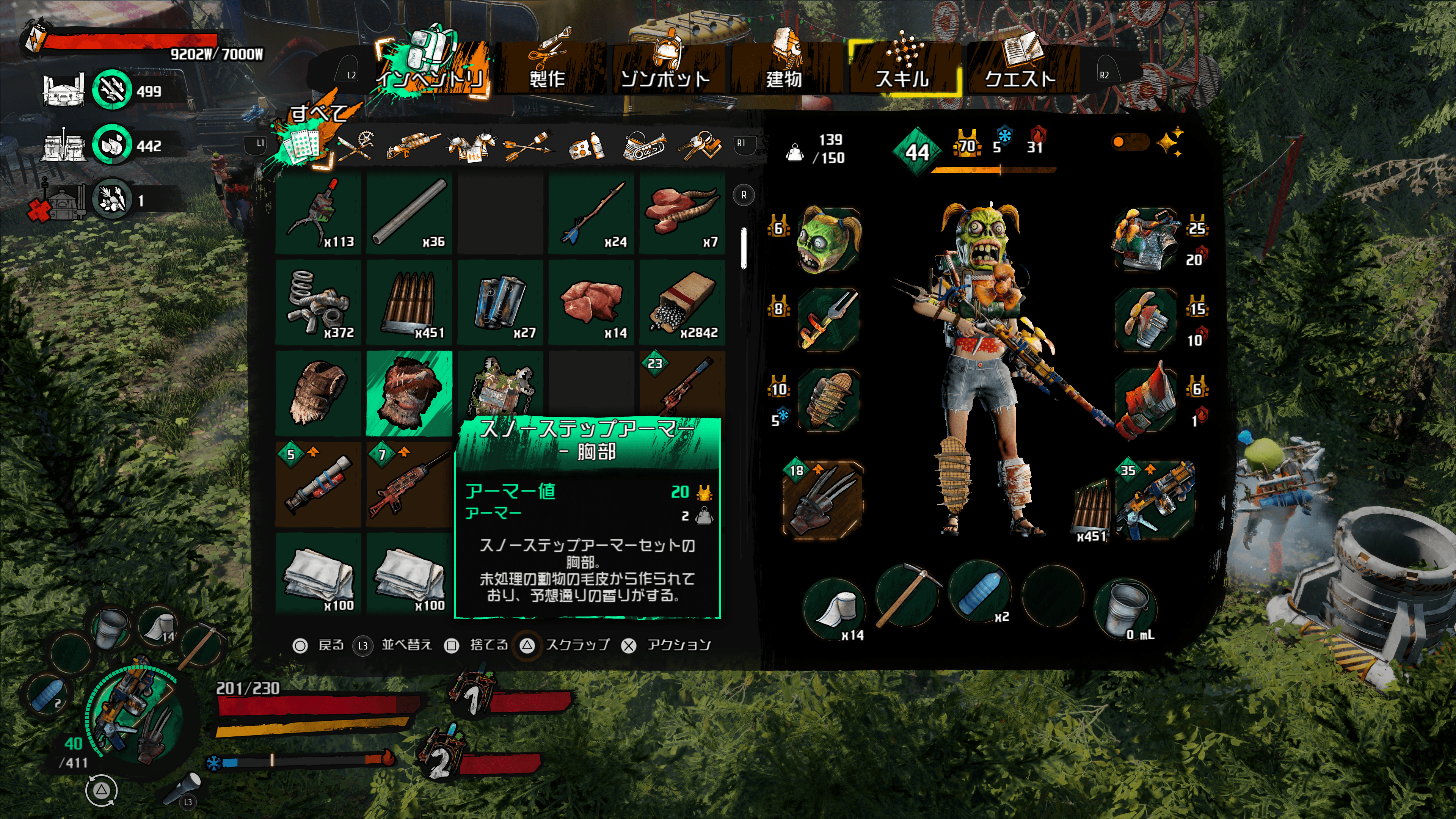
Task: Select the steel pellets box x2842
Action: [x=682, y=303]
